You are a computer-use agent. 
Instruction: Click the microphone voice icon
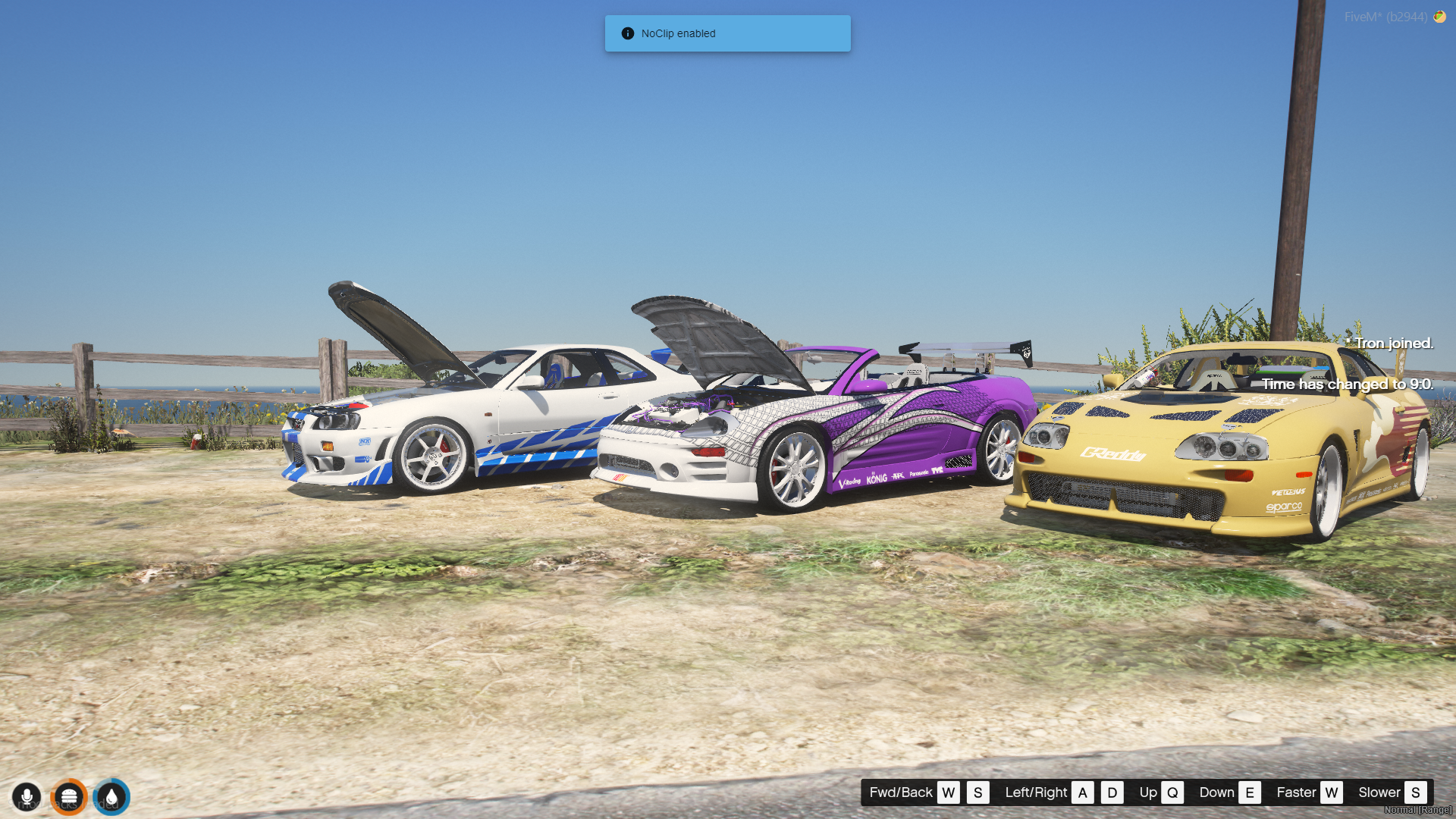tap(27, 797)
